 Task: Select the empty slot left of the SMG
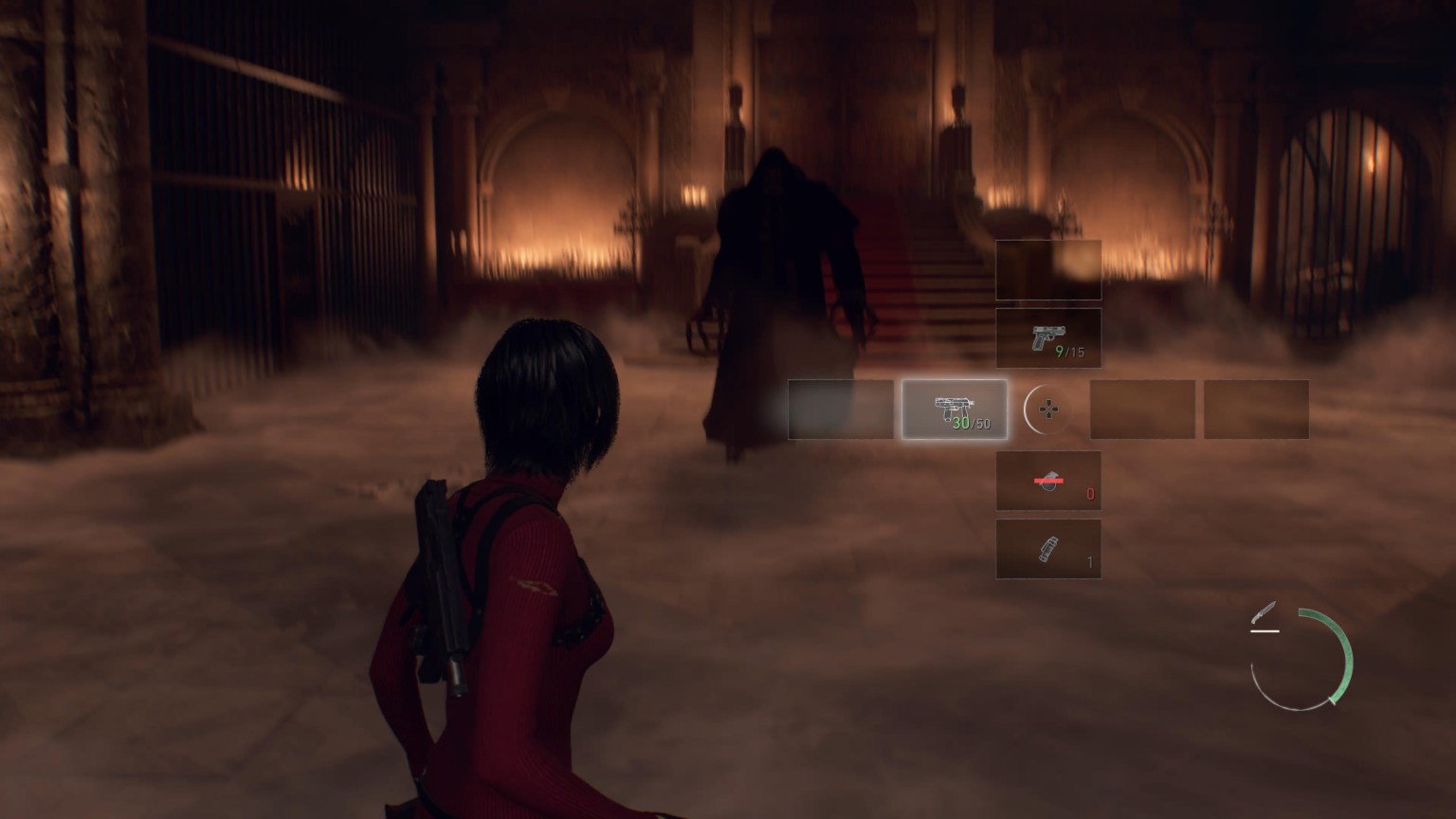click(x=840, y=409)
